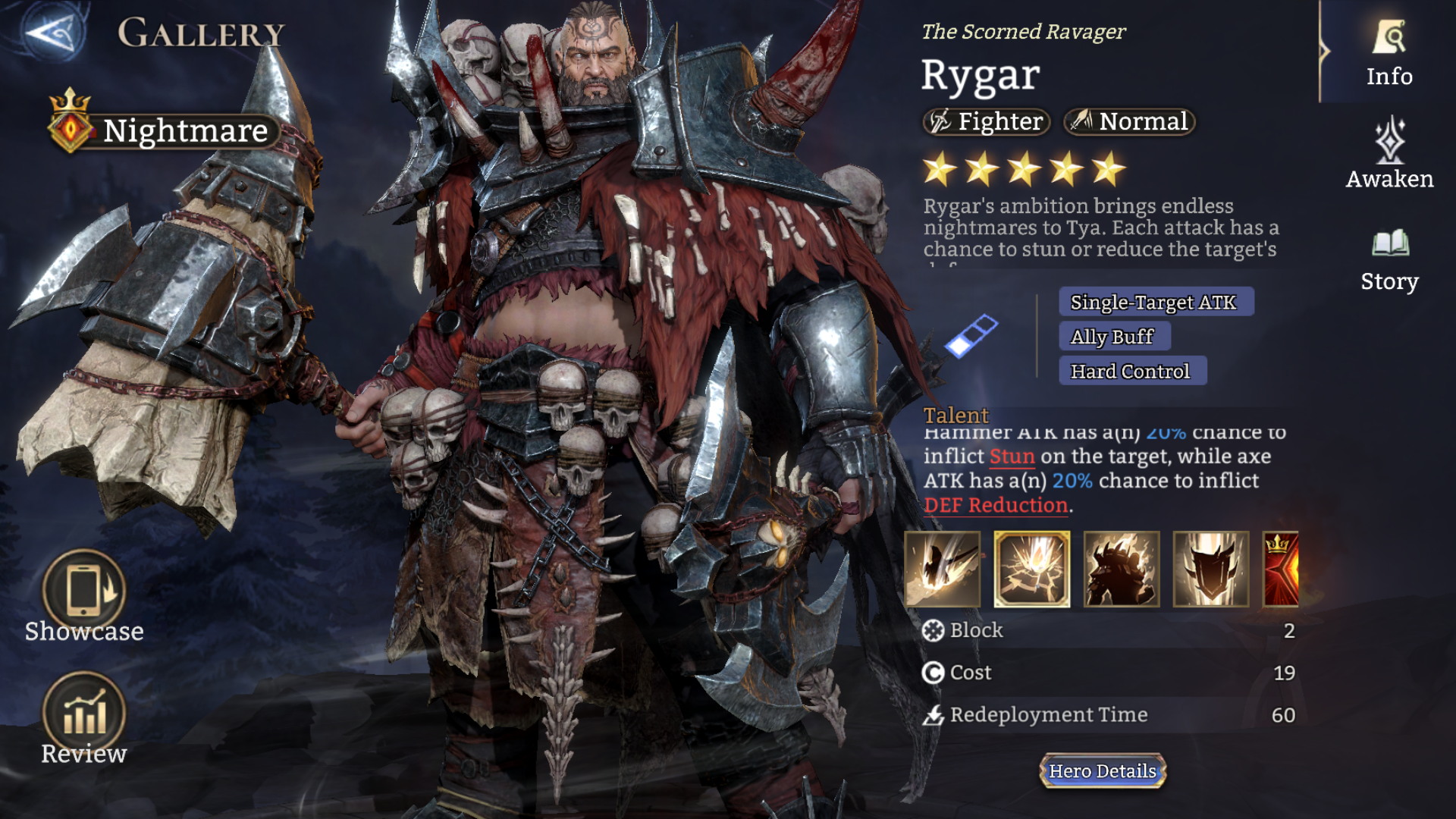Screen dimensions: 1456x819
Task: Select the red crowned skill icon
Action: point(1282,569)
